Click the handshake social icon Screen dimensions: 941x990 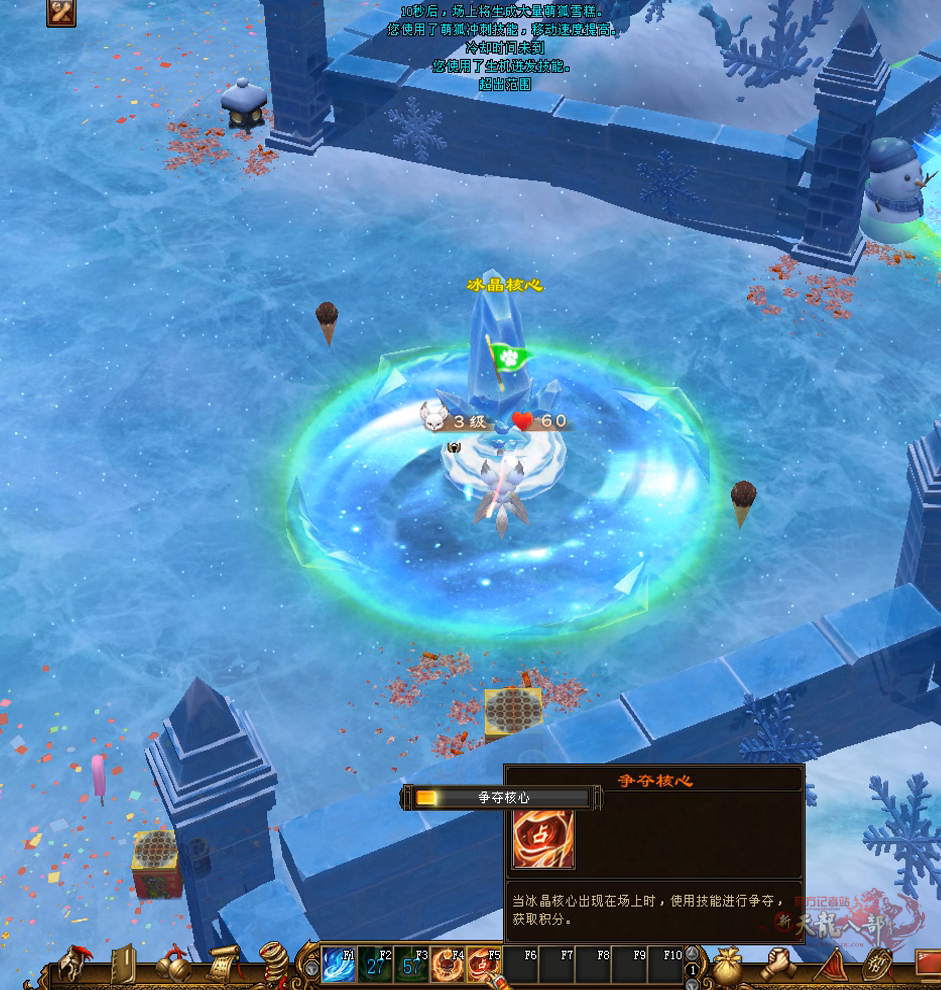[x=777, y=966]
